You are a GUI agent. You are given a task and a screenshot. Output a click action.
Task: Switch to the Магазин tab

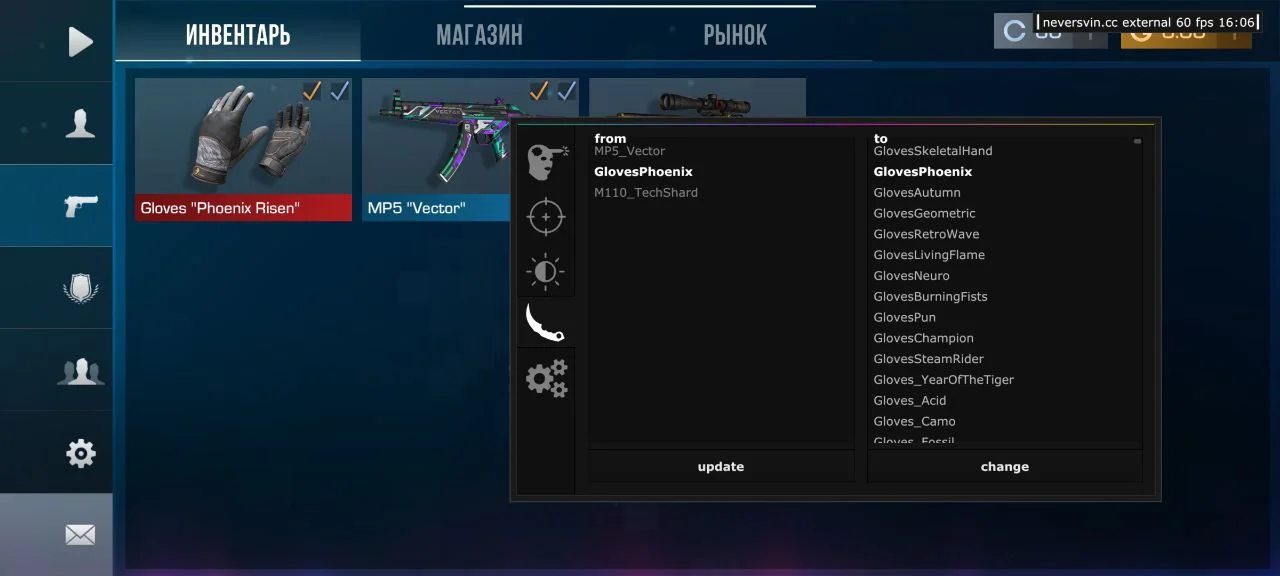479,36
